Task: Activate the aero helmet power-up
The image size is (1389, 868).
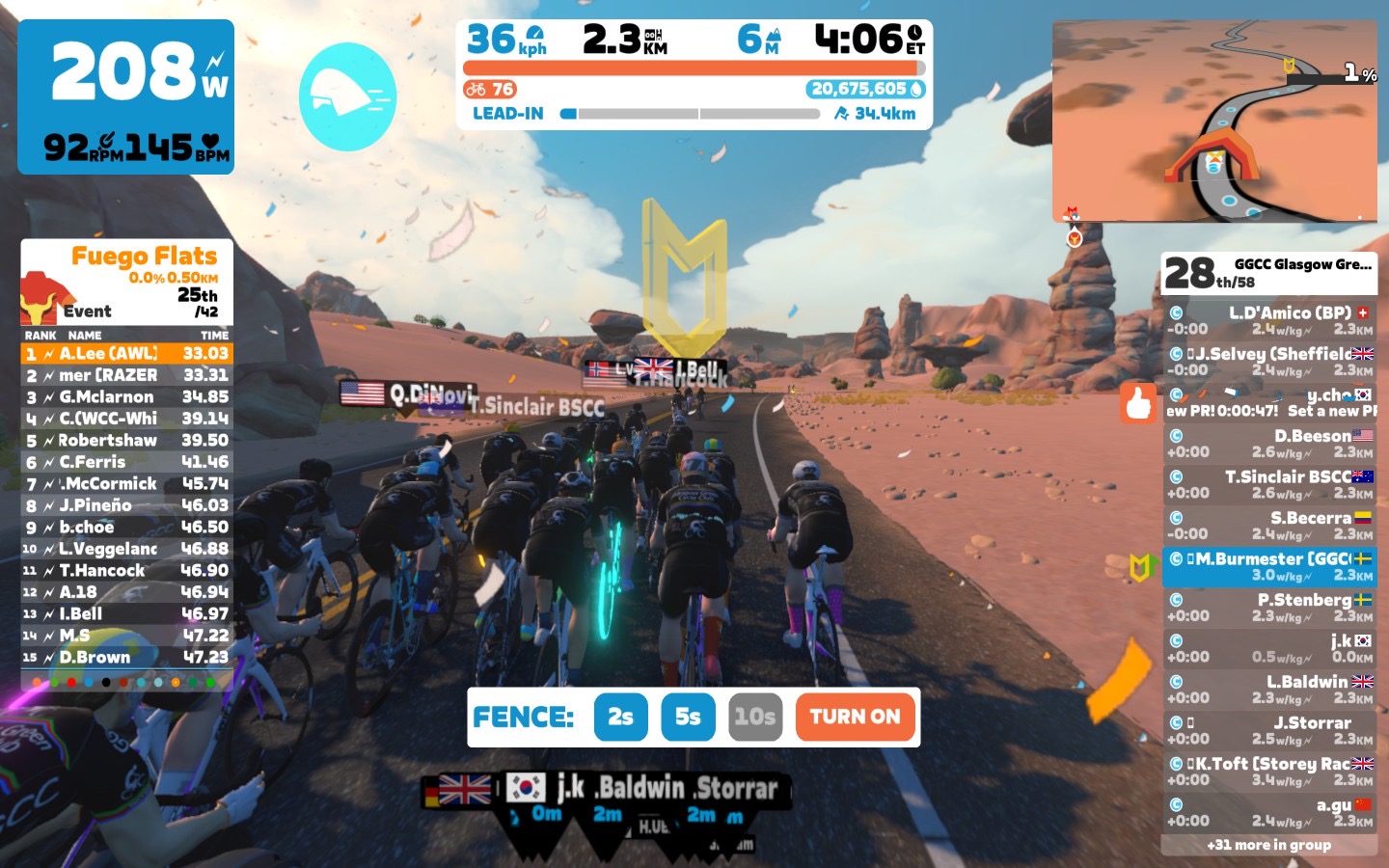Action: pyautogui.click(x=347, y=96)
